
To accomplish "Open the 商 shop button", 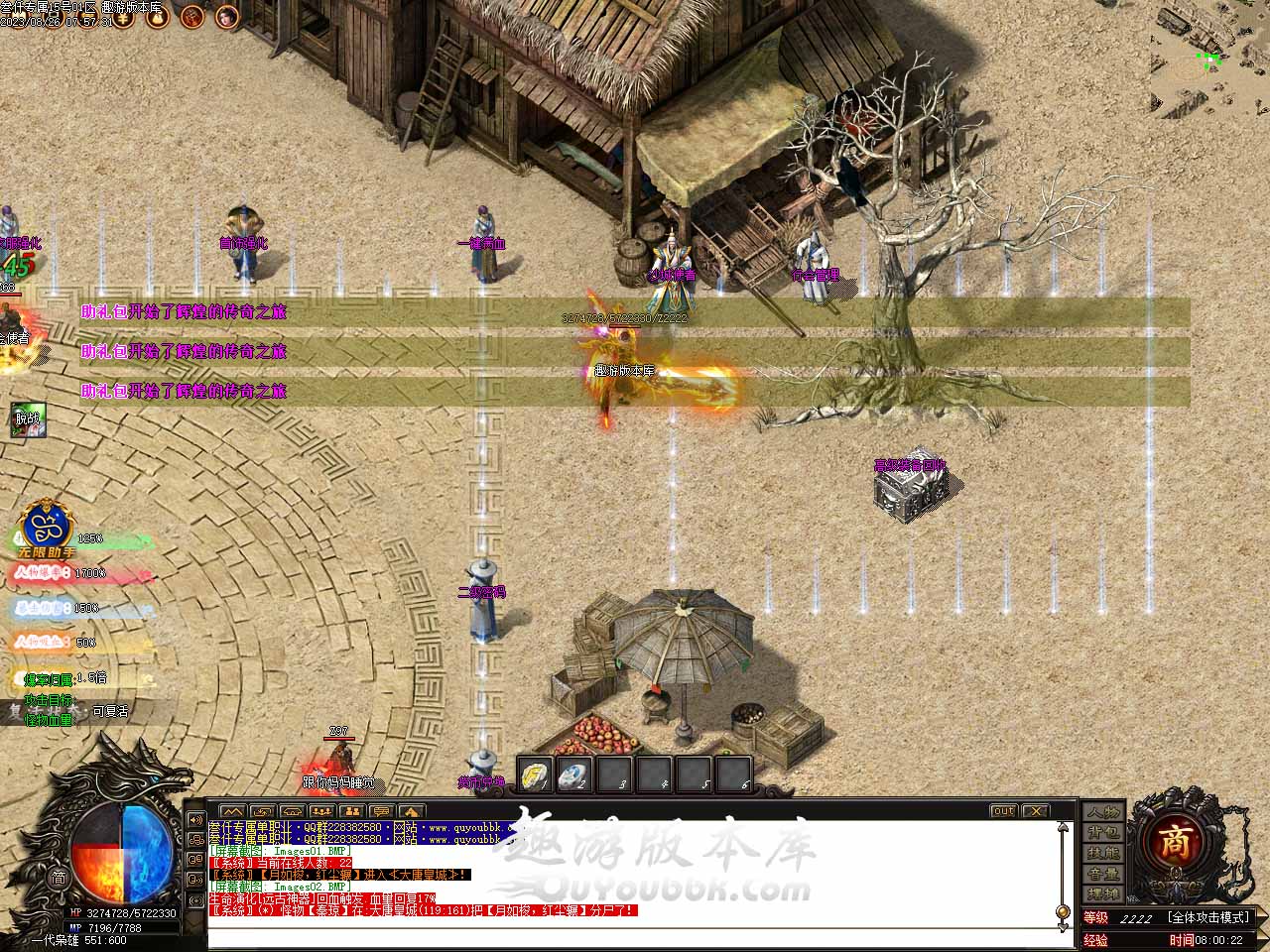I will coord(1176,843).
